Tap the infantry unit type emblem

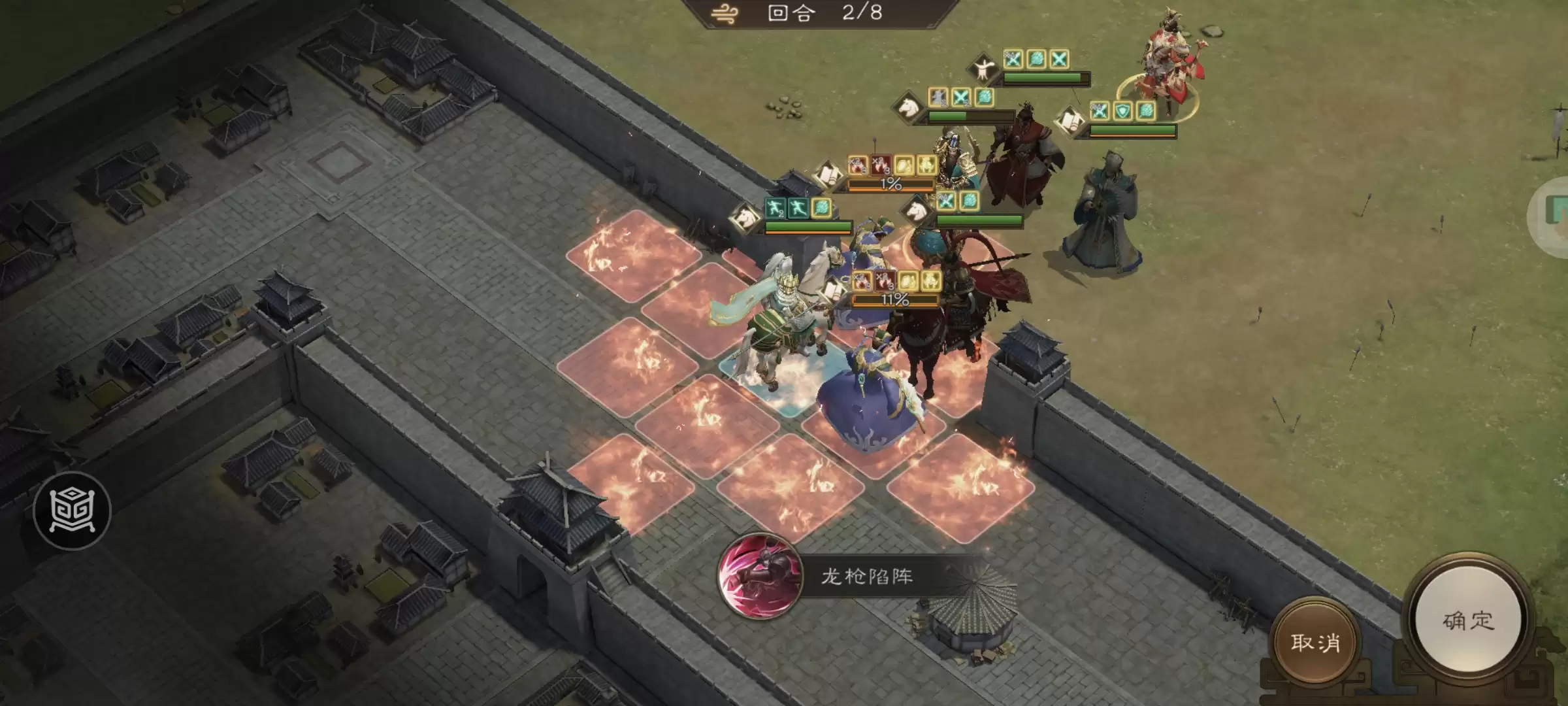[x=984, y=69]
